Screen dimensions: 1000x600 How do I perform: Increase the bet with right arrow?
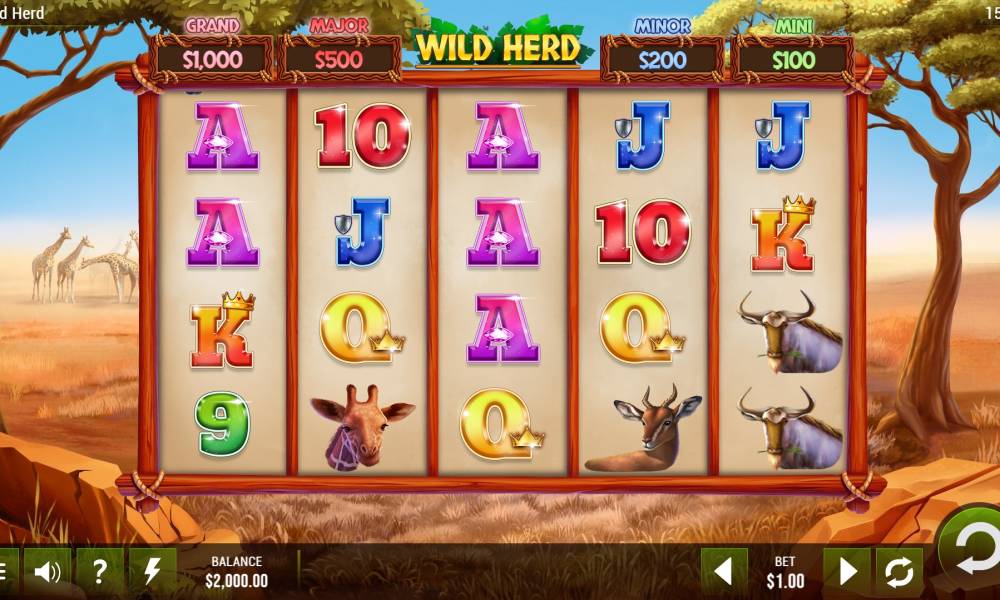point(847,572)
